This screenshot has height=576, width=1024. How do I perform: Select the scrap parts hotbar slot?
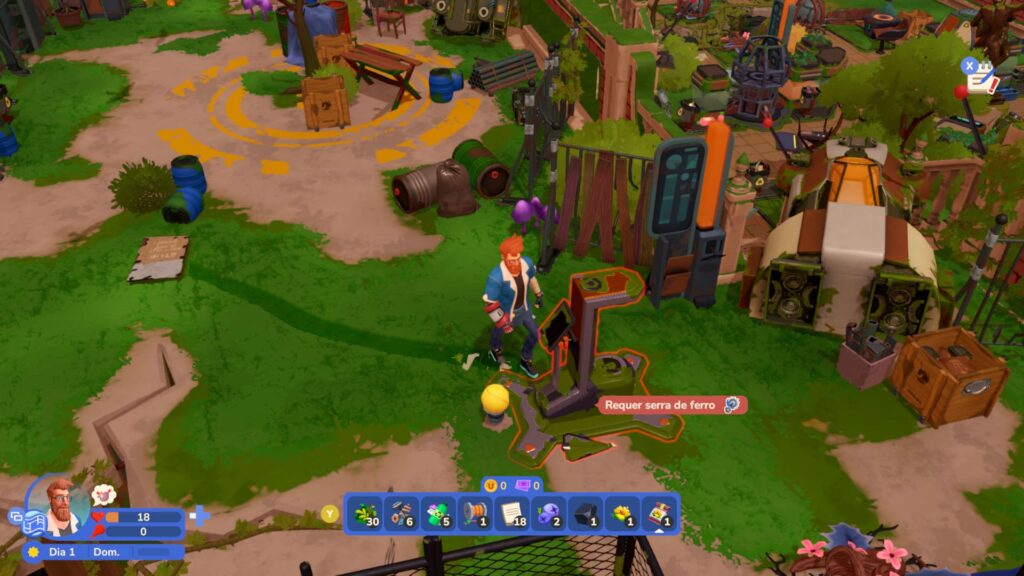pos(401,514)
